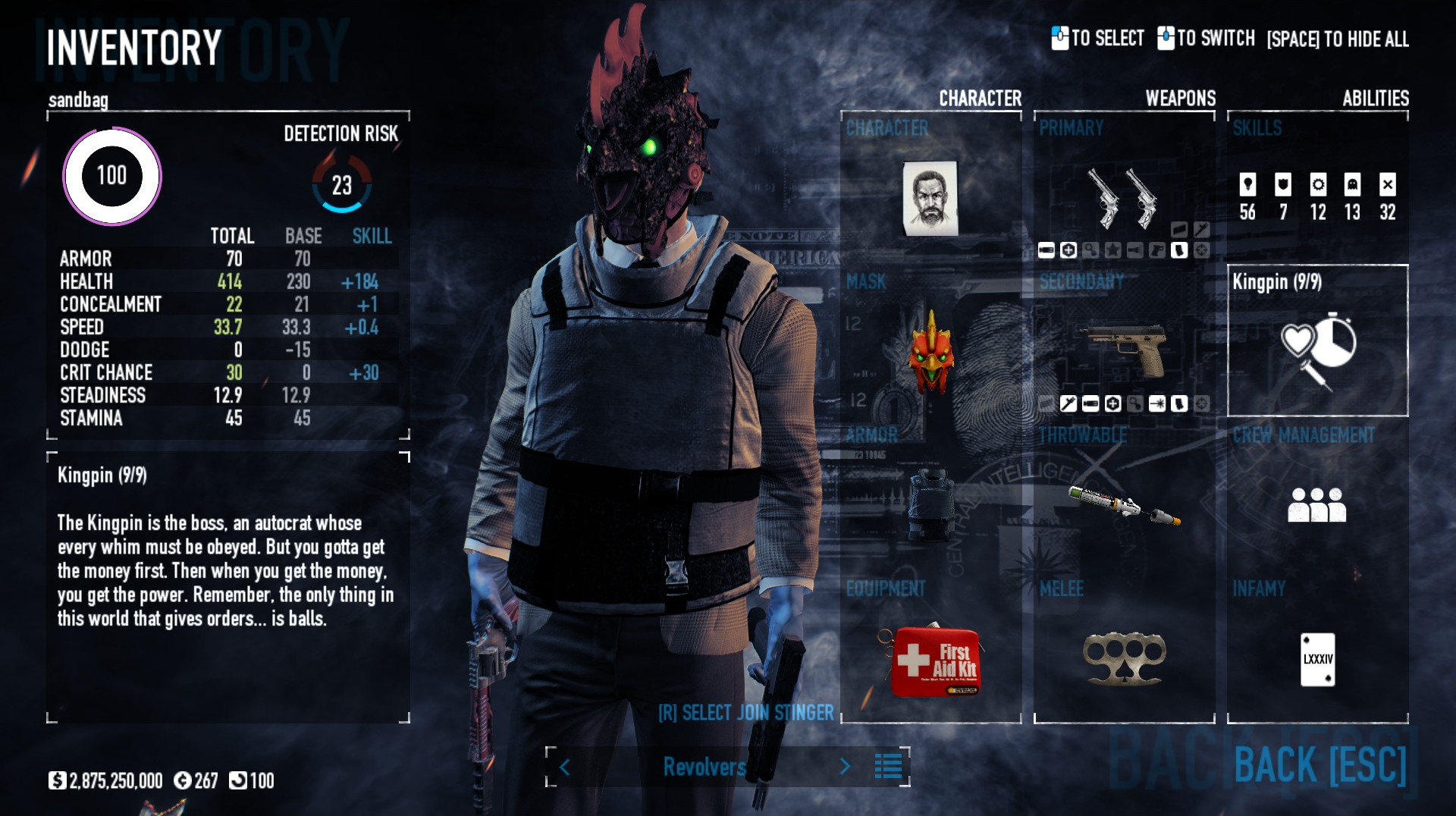Select the rooster mask slot
The height and width of the screenshot is (816, 1456).
(931, 352)
